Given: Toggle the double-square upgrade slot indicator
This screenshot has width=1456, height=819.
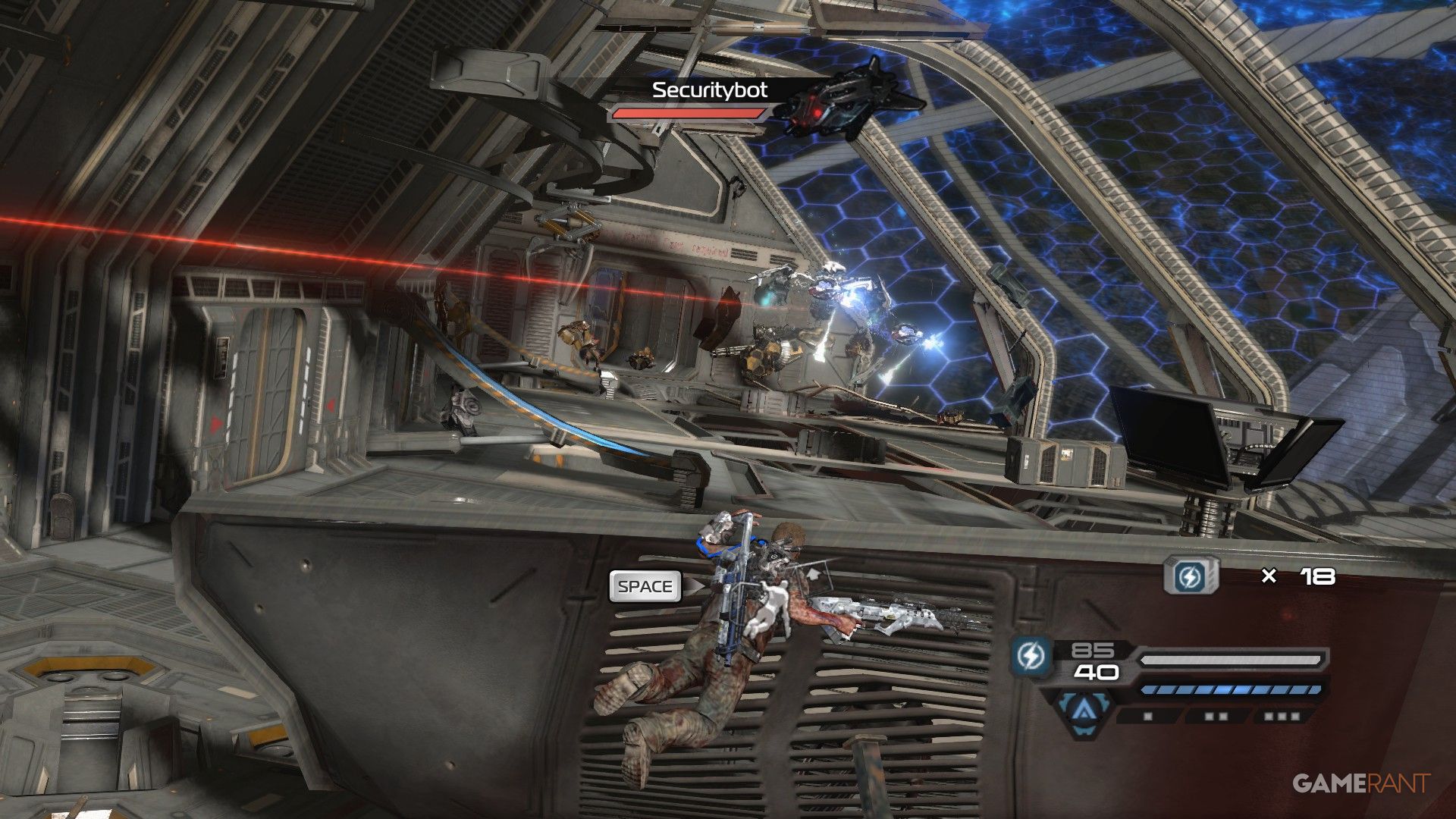Looking at the screenshot, I should tap(1216, 714).
